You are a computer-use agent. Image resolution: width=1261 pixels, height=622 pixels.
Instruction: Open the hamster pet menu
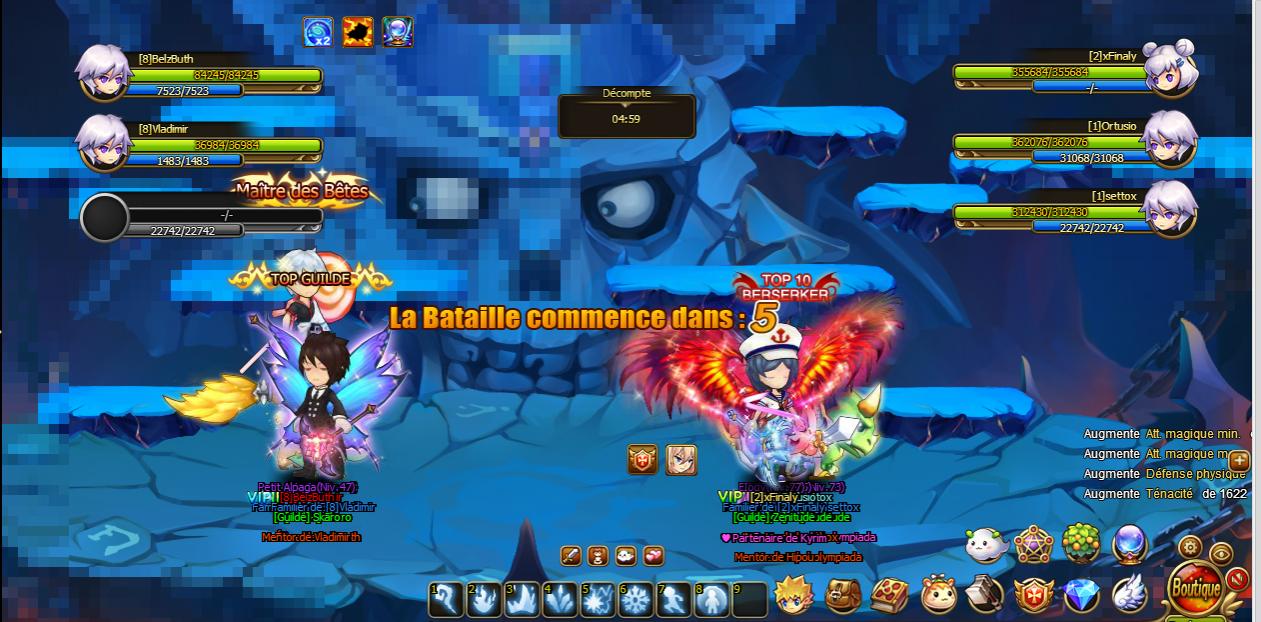coord(938,596)
